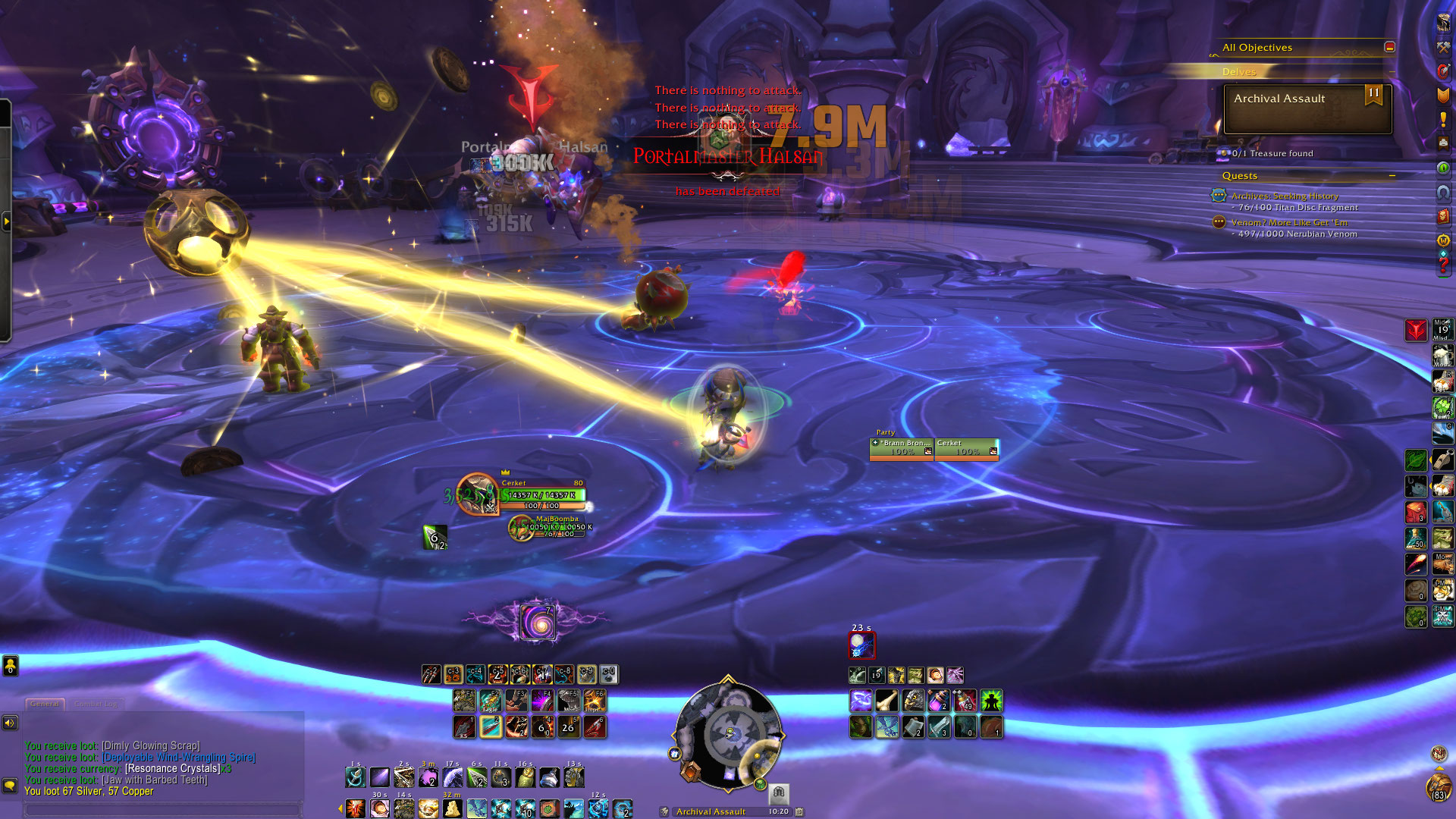Open the friends list button
The width and height of the screenshot is (1456, 819).
click(10, 666)
